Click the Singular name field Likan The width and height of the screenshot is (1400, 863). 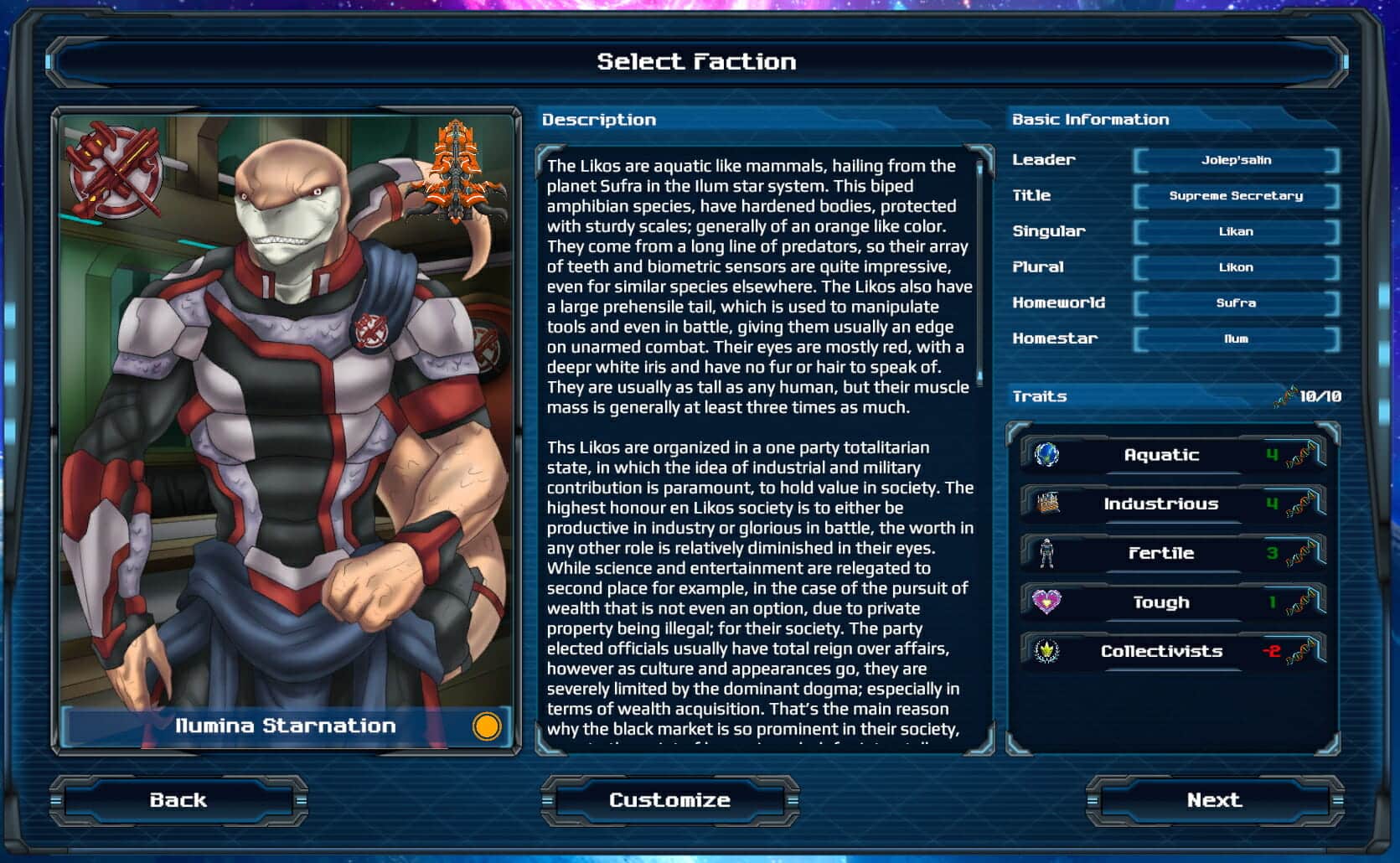1236,232
